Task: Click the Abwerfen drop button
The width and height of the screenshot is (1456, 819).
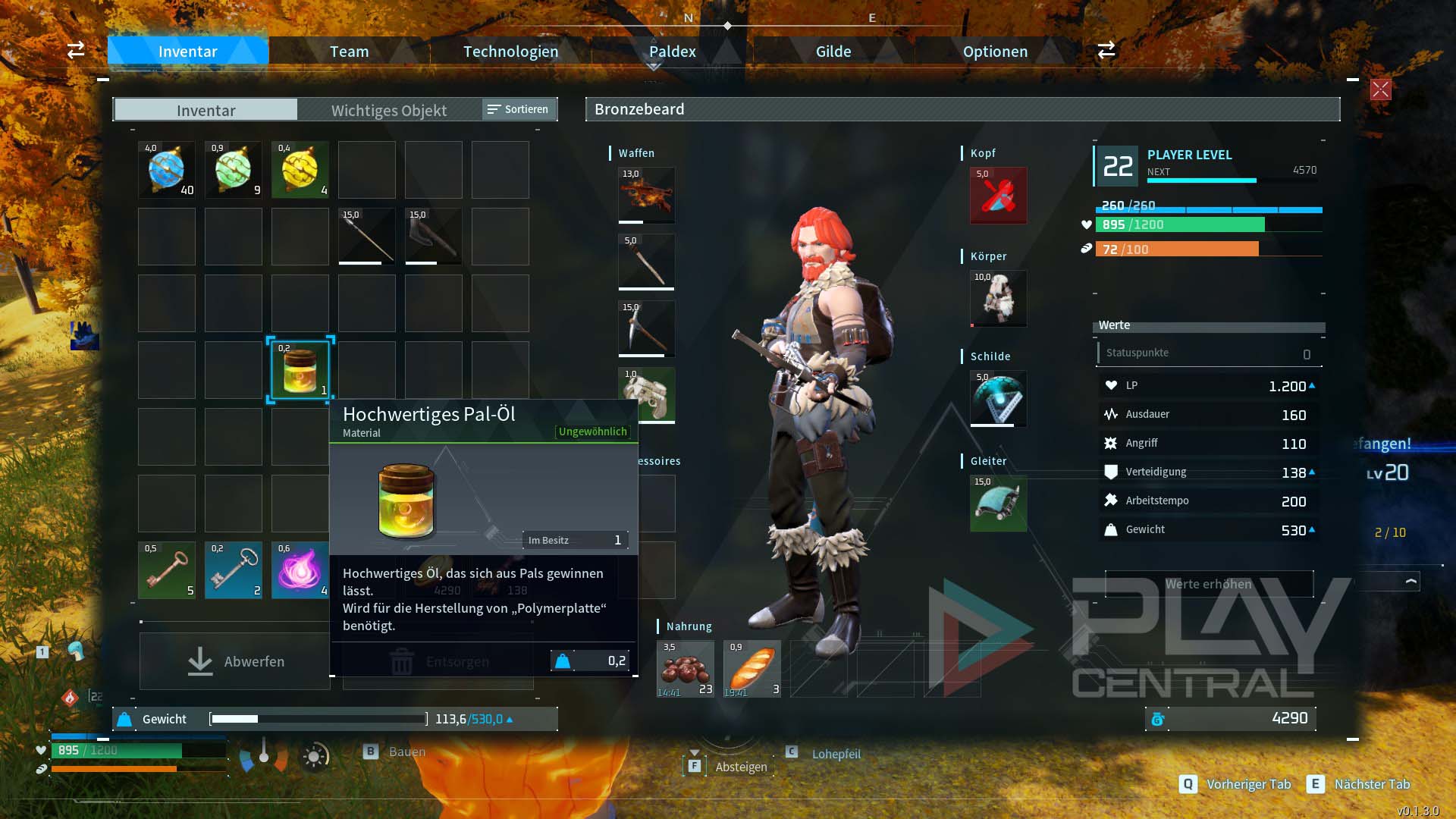Action: 235,661
